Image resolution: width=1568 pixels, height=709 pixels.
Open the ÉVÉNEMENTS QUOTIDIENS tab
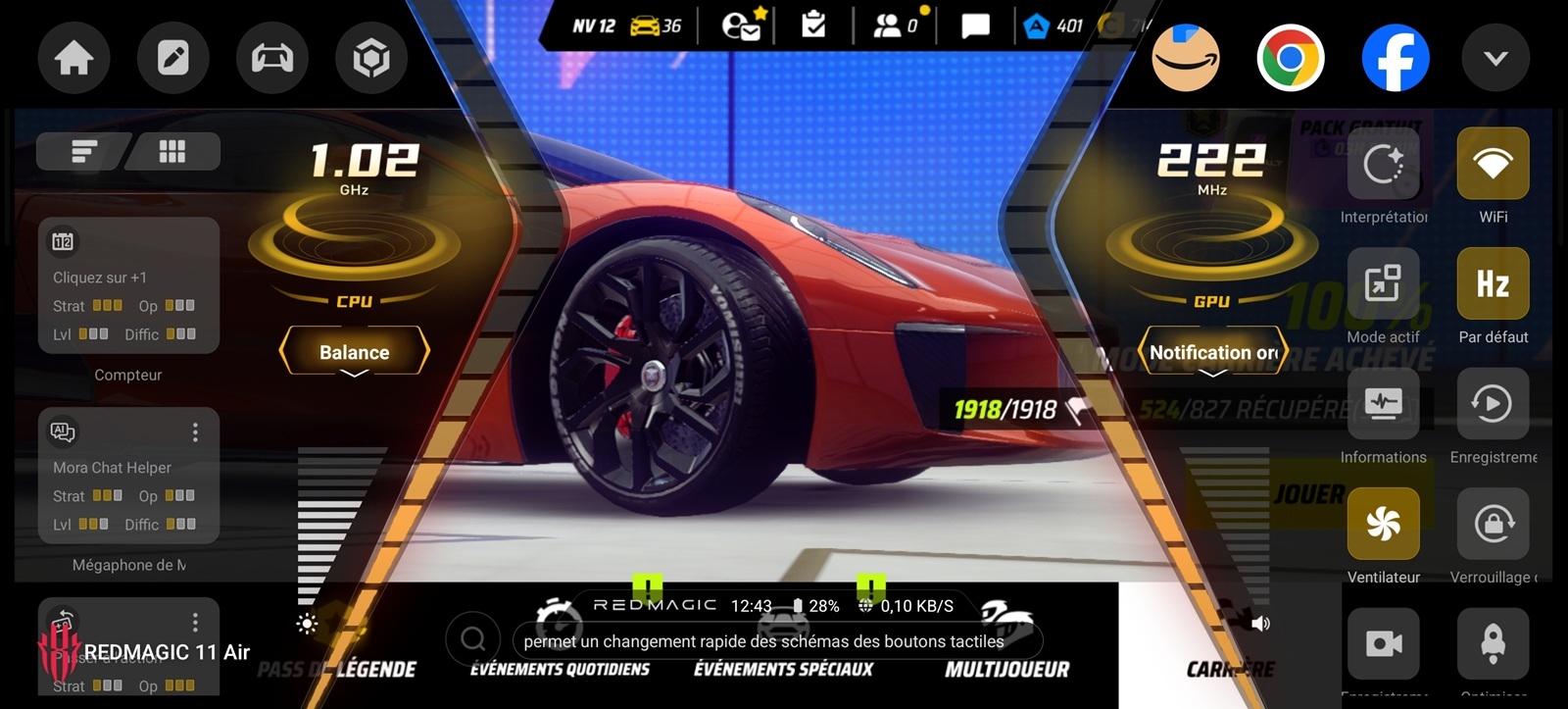[559, 671]
